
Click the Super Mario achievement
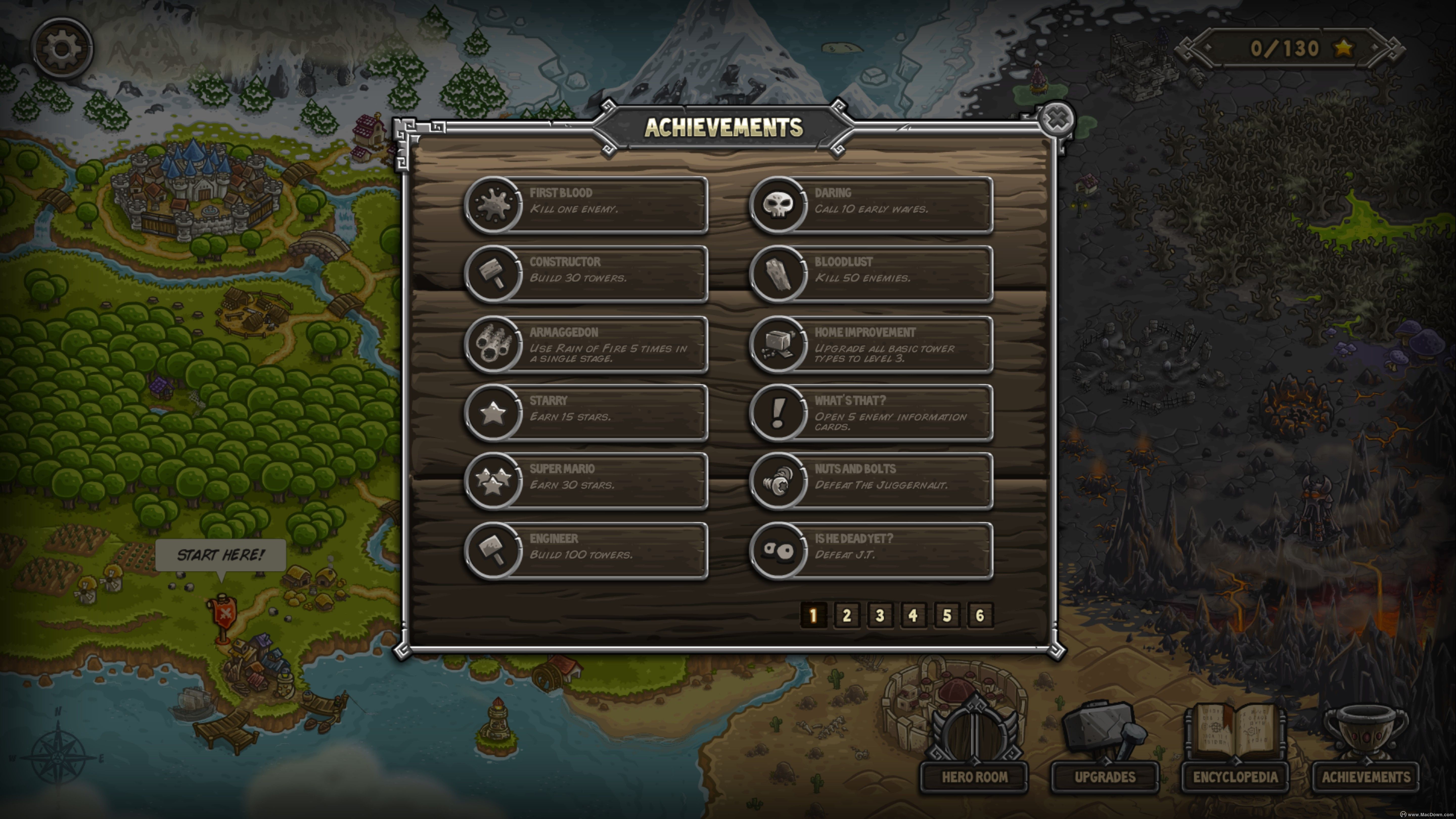pos(586,481)
